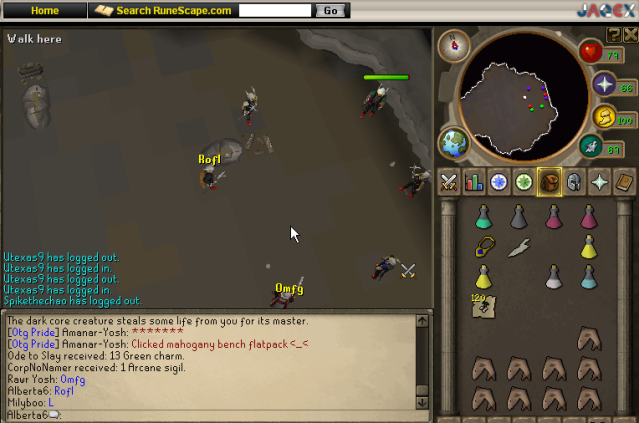Select the green-teal potion in the inventory
The height and width of the screenshot is (423, 639).
point(484,217)
